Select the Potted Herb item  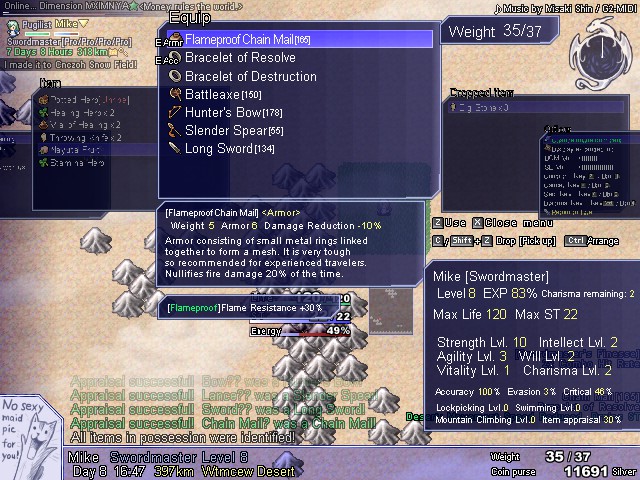(x=83, y=100)
